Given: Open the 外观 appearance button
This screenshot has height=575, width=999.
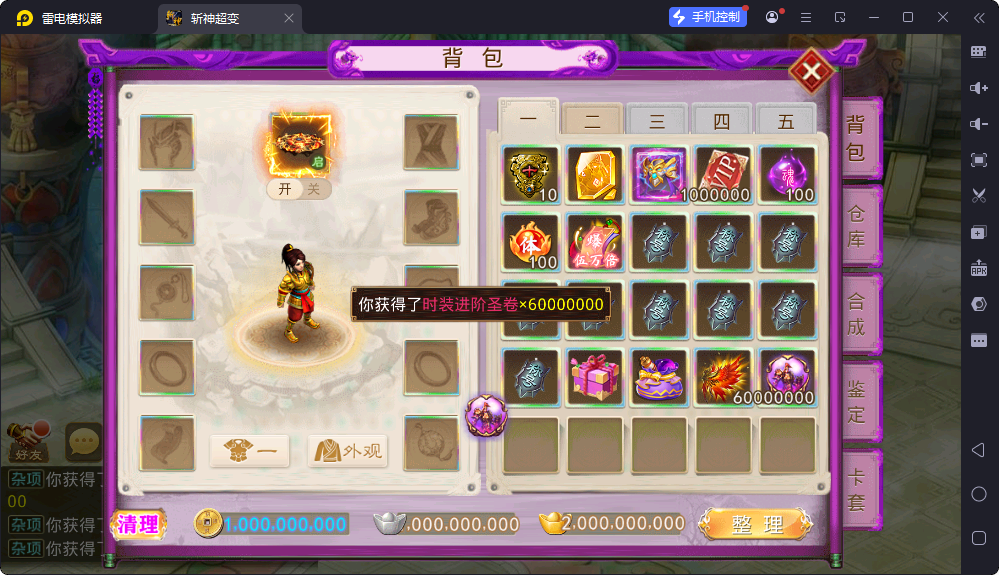Looking at the screenshot, I should click(x=348, y=451).
